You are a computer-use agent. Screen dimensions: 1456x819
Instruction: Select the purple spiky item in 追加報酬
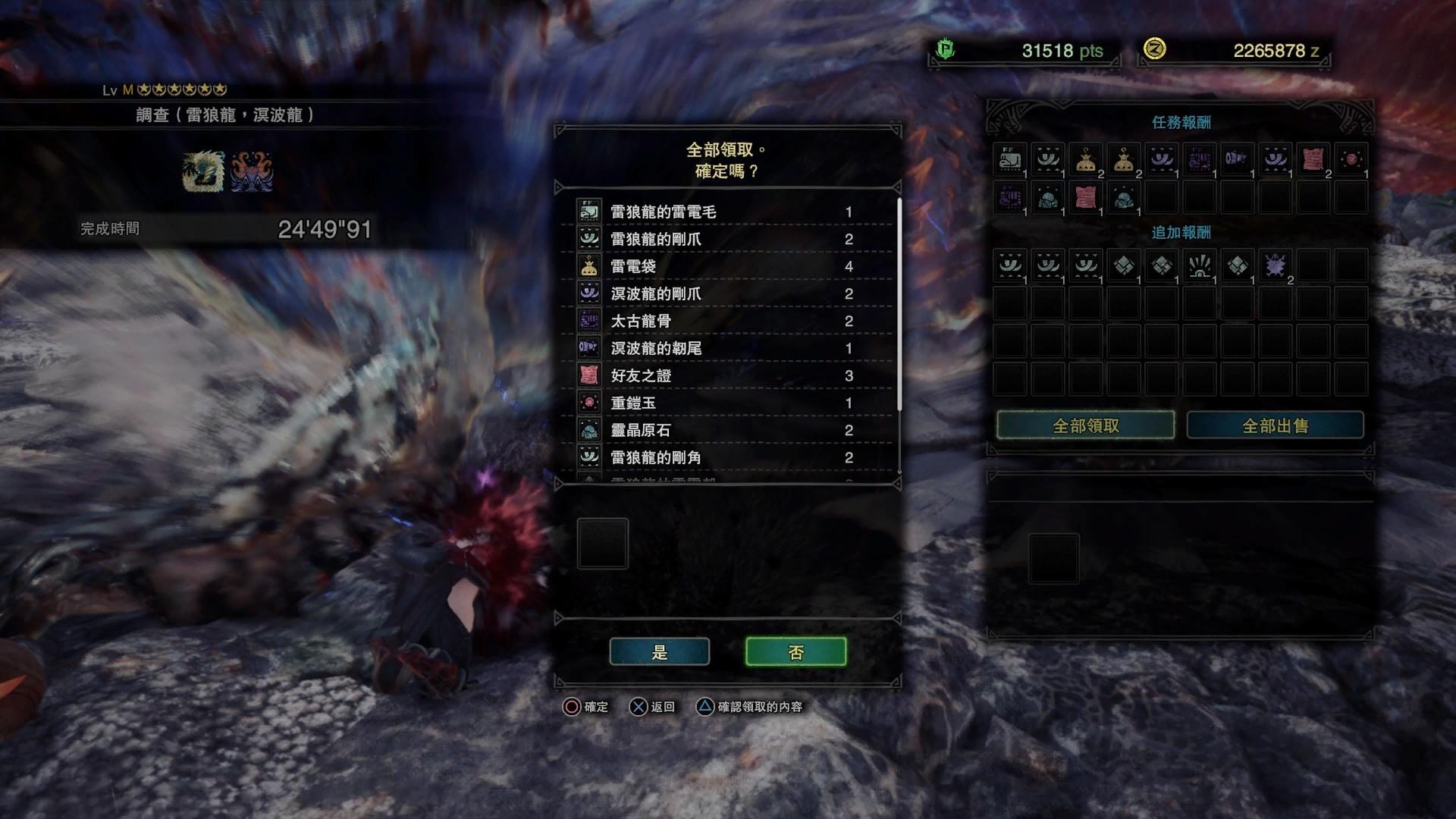tap(1275, 266)
